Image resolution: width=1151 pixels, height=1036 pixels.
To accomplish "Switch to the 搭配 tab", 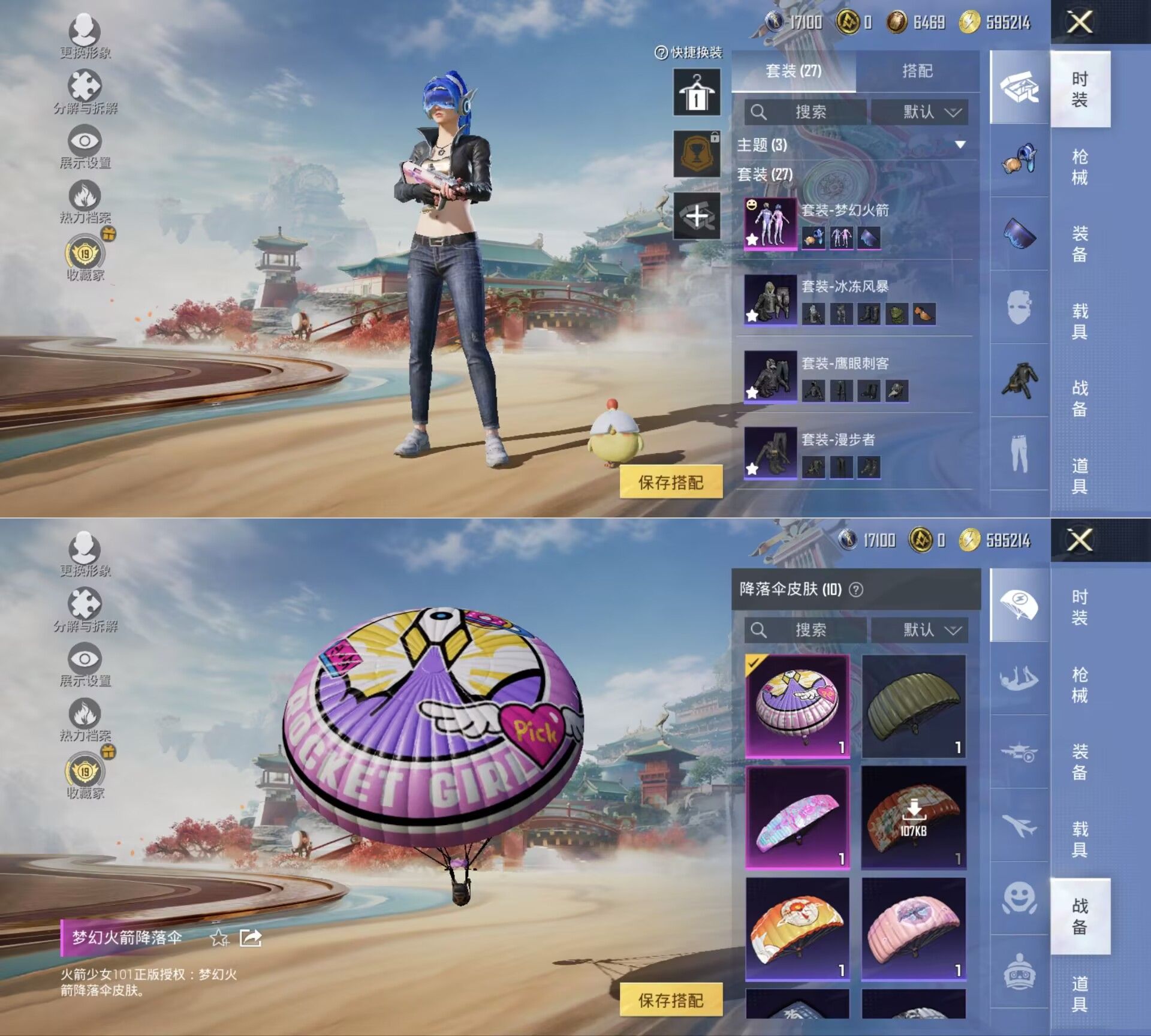I will pos(917,71).
